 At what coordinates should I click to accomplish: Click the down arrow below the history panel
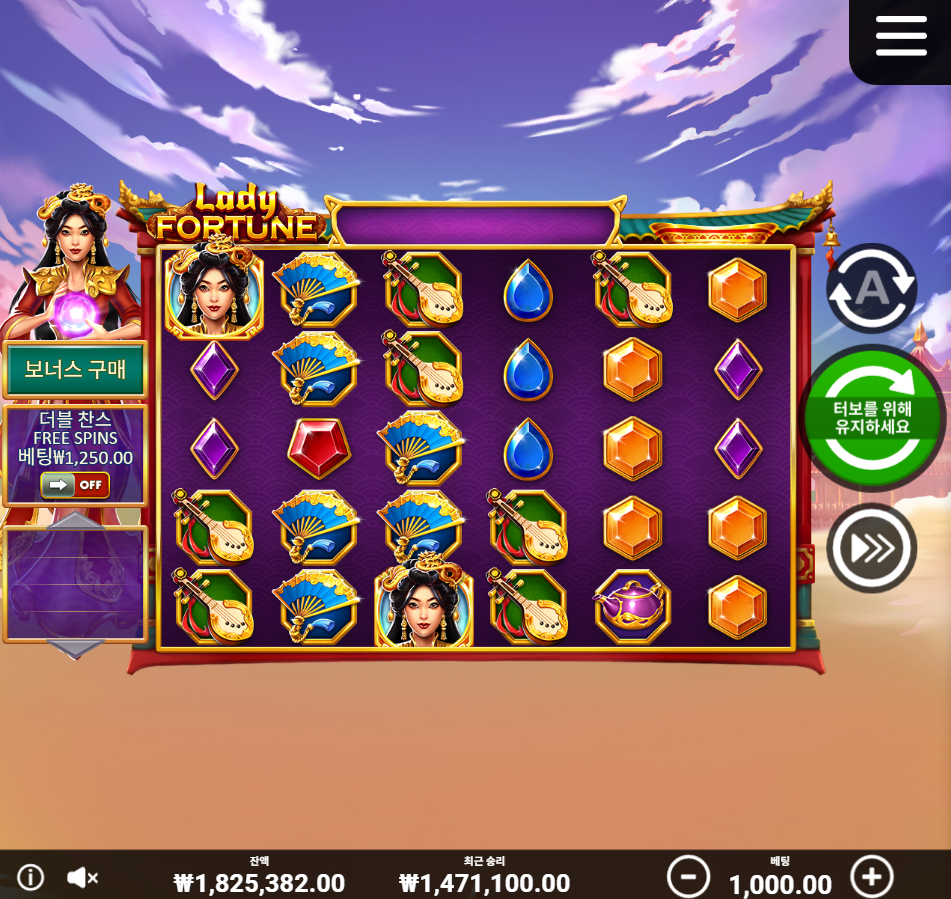[x=76, y=650]
